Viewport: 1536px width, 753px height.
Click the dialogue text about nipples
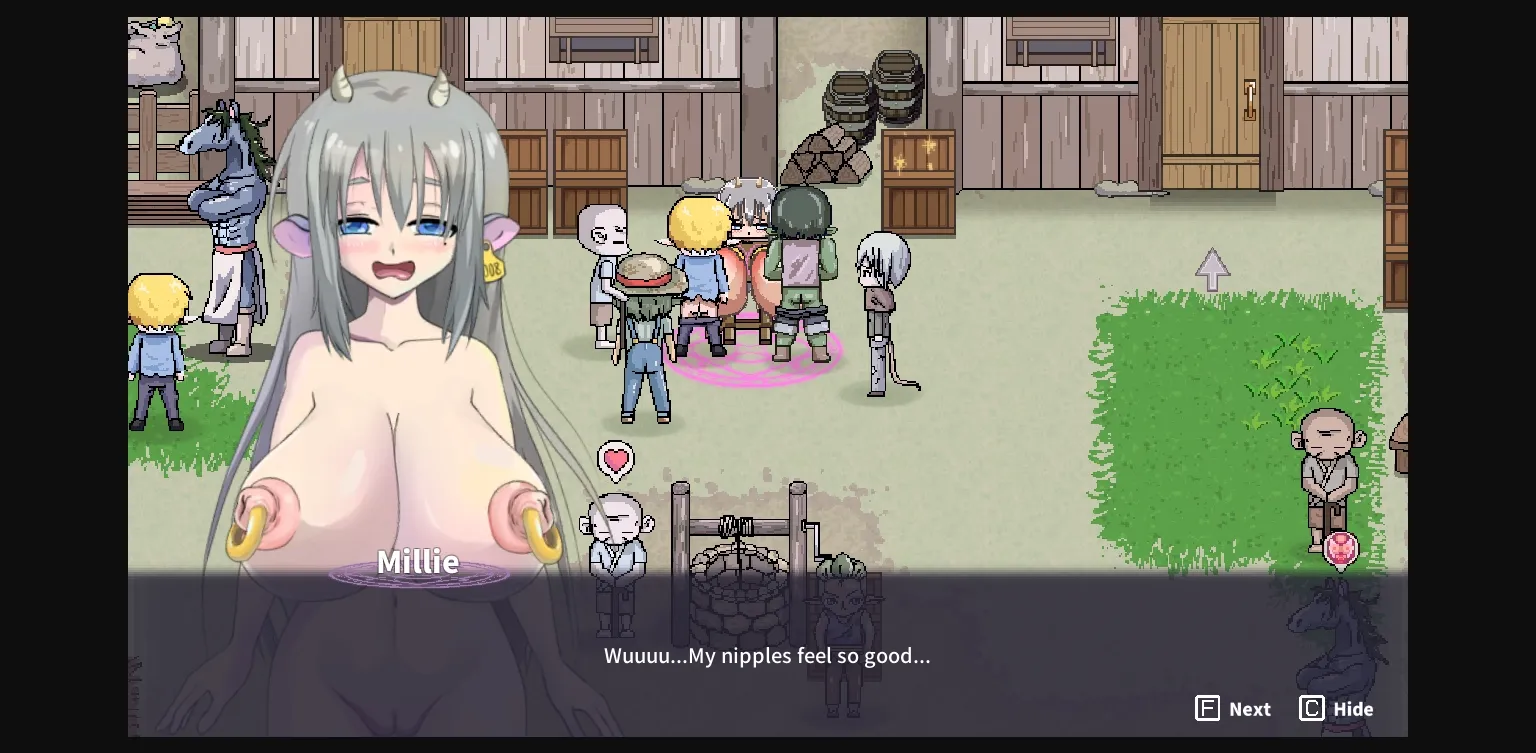pyautogui.click(x=767, y=656)
